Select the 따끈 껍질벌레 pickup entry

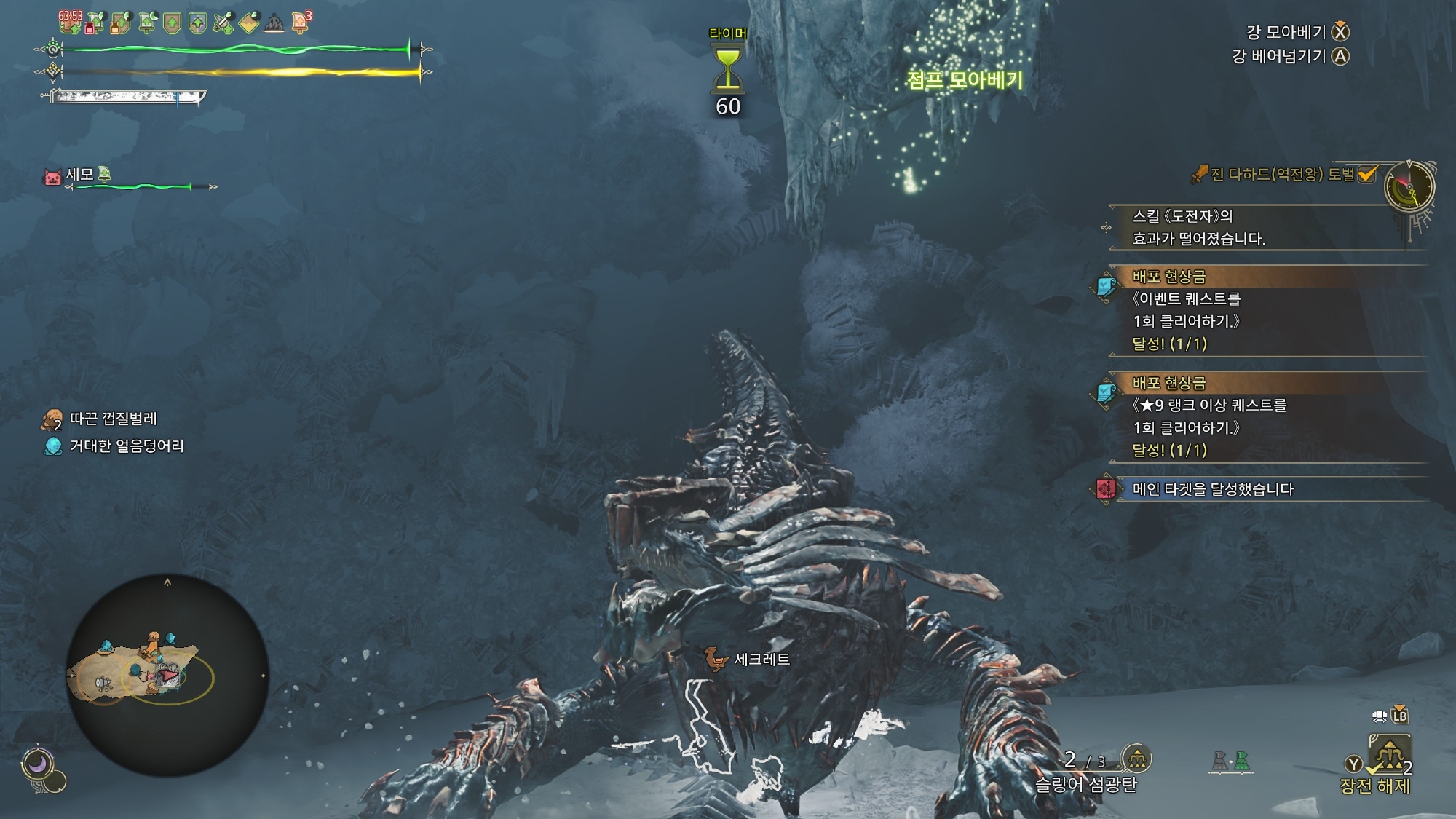[113, 419]
